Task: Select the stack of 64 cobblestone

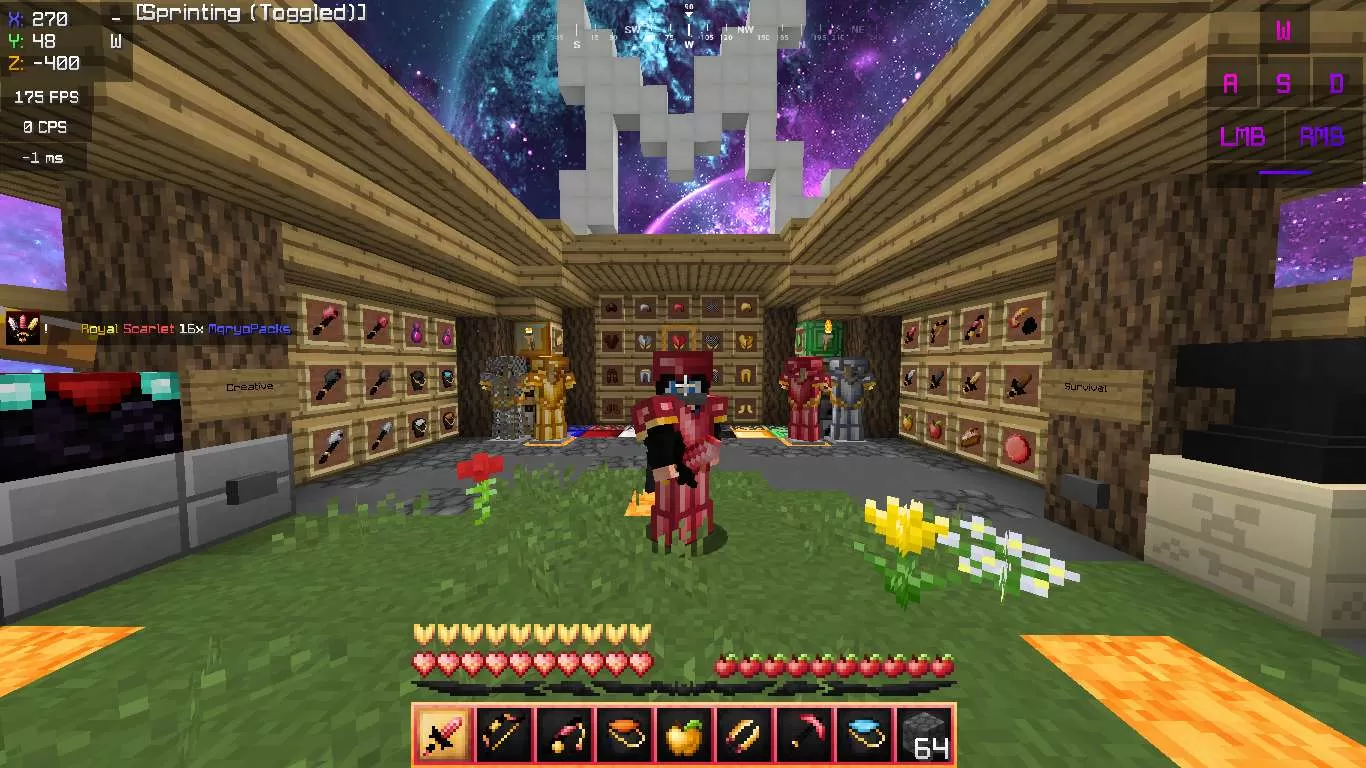Action: [925, 737]
